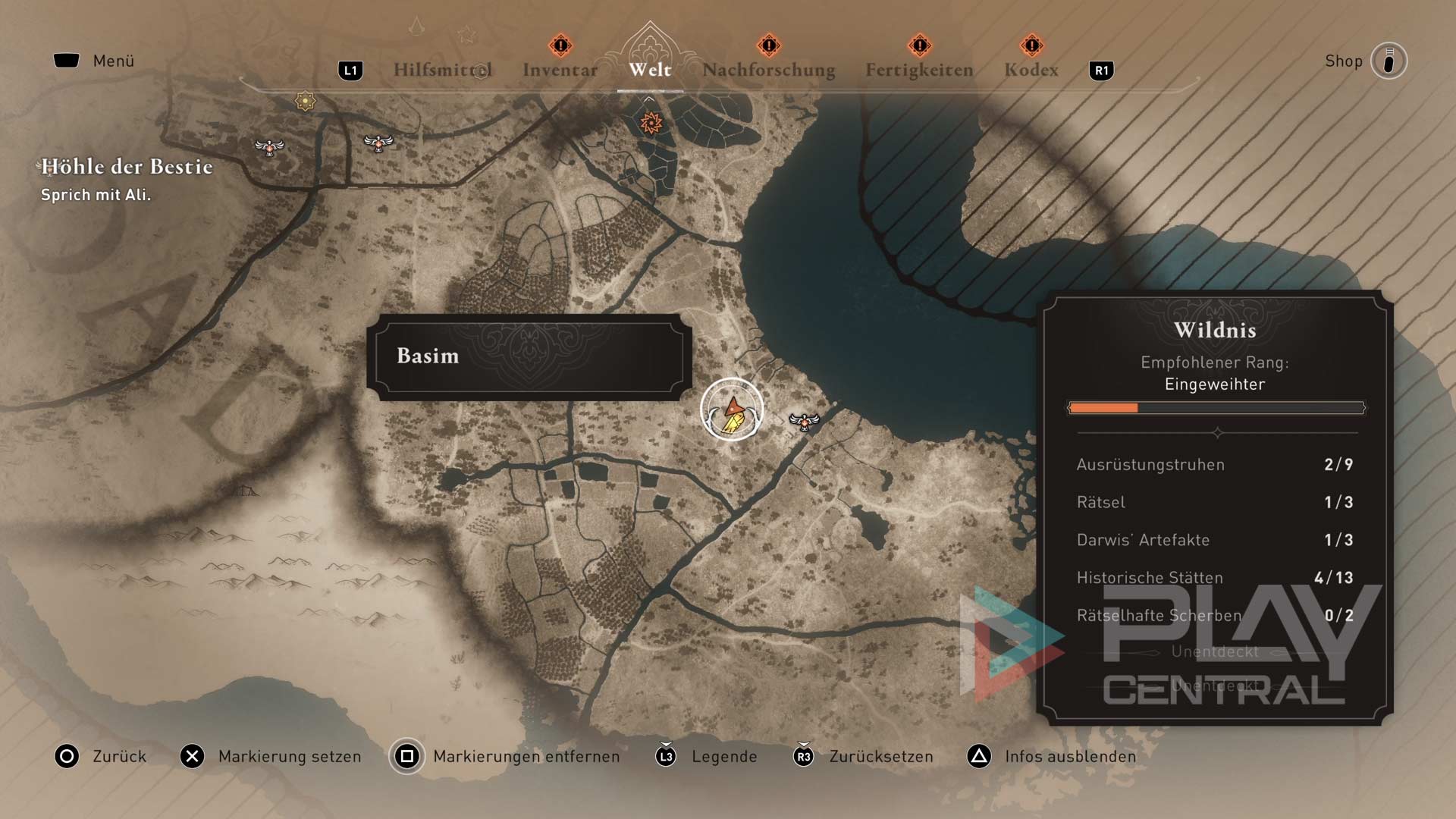Open the Kodex tab
This screenshot has width=1456, height=819.
pos(1031,70)
